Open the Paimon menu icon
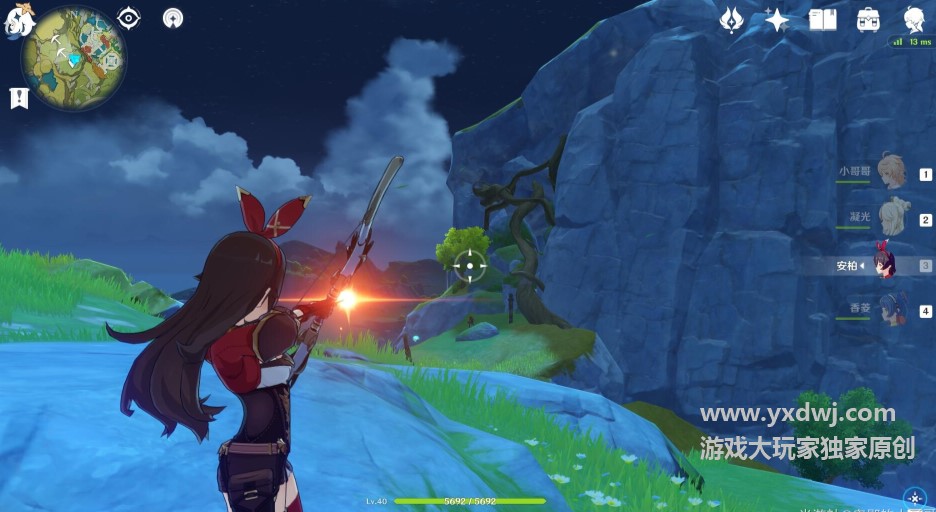 pos(18,22)
